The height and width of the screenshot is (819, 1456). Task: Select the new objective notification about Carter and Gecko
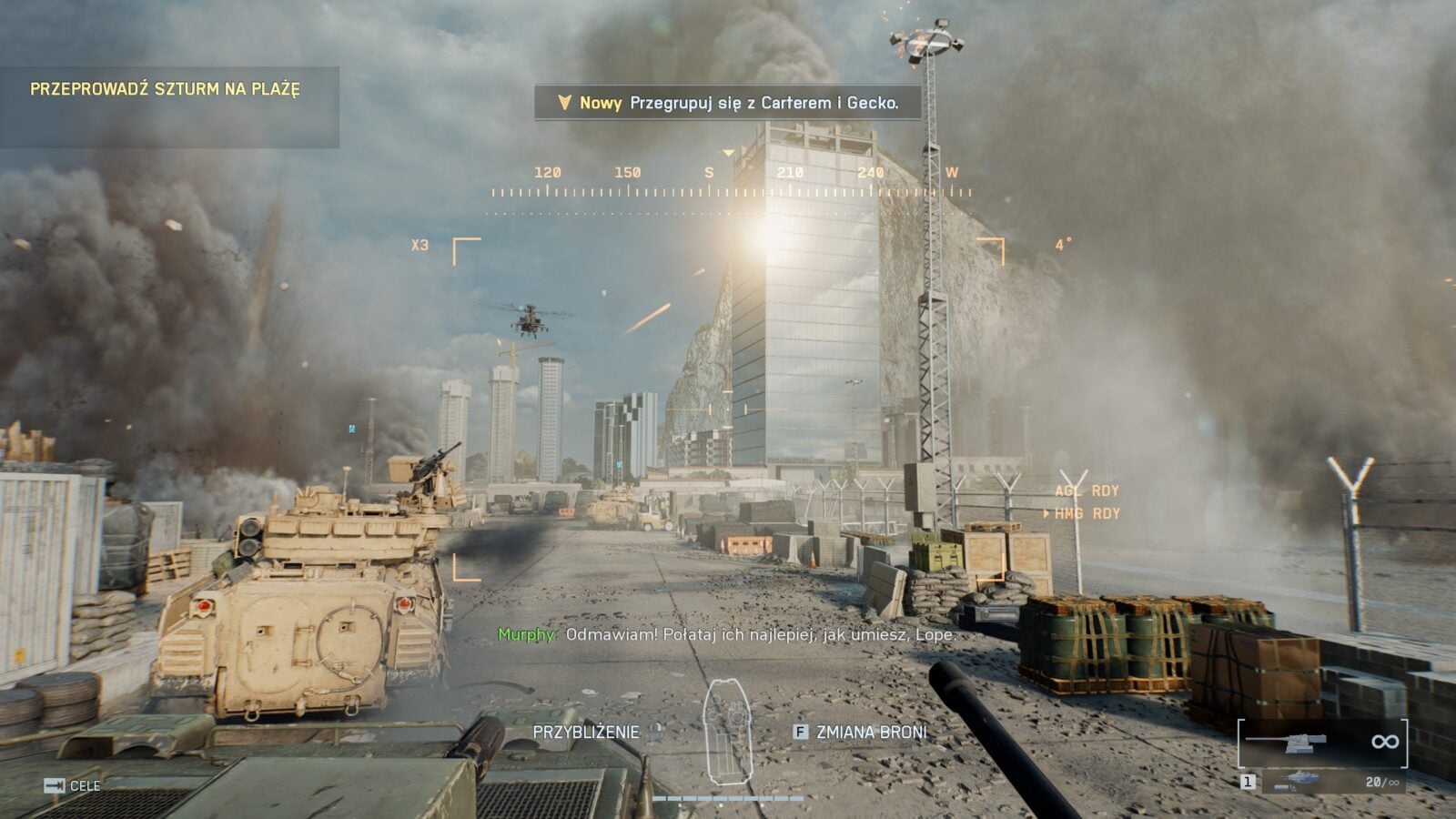(x=727, y=103)
